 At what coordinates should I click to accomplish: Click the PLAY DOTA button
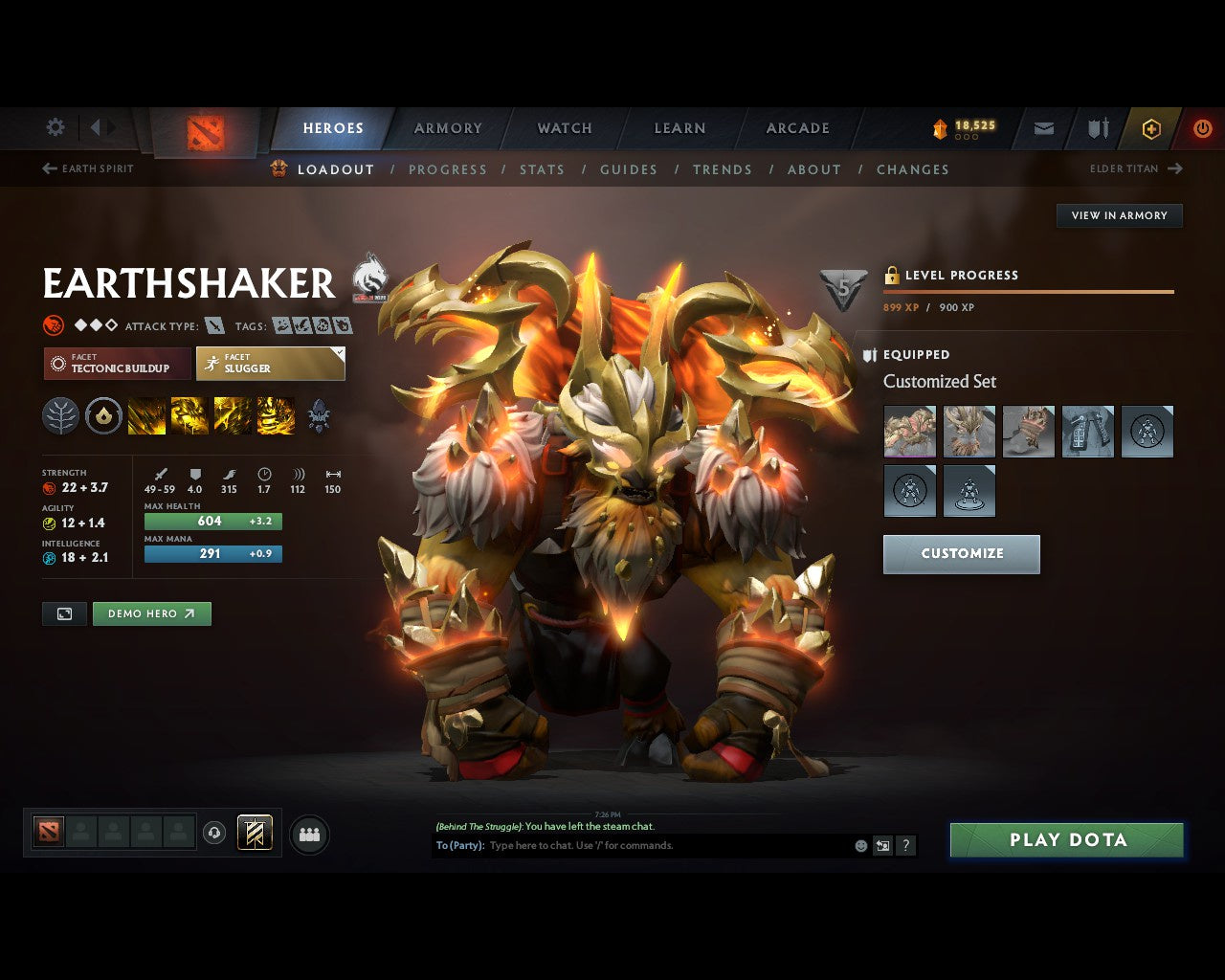[1066, 839]
